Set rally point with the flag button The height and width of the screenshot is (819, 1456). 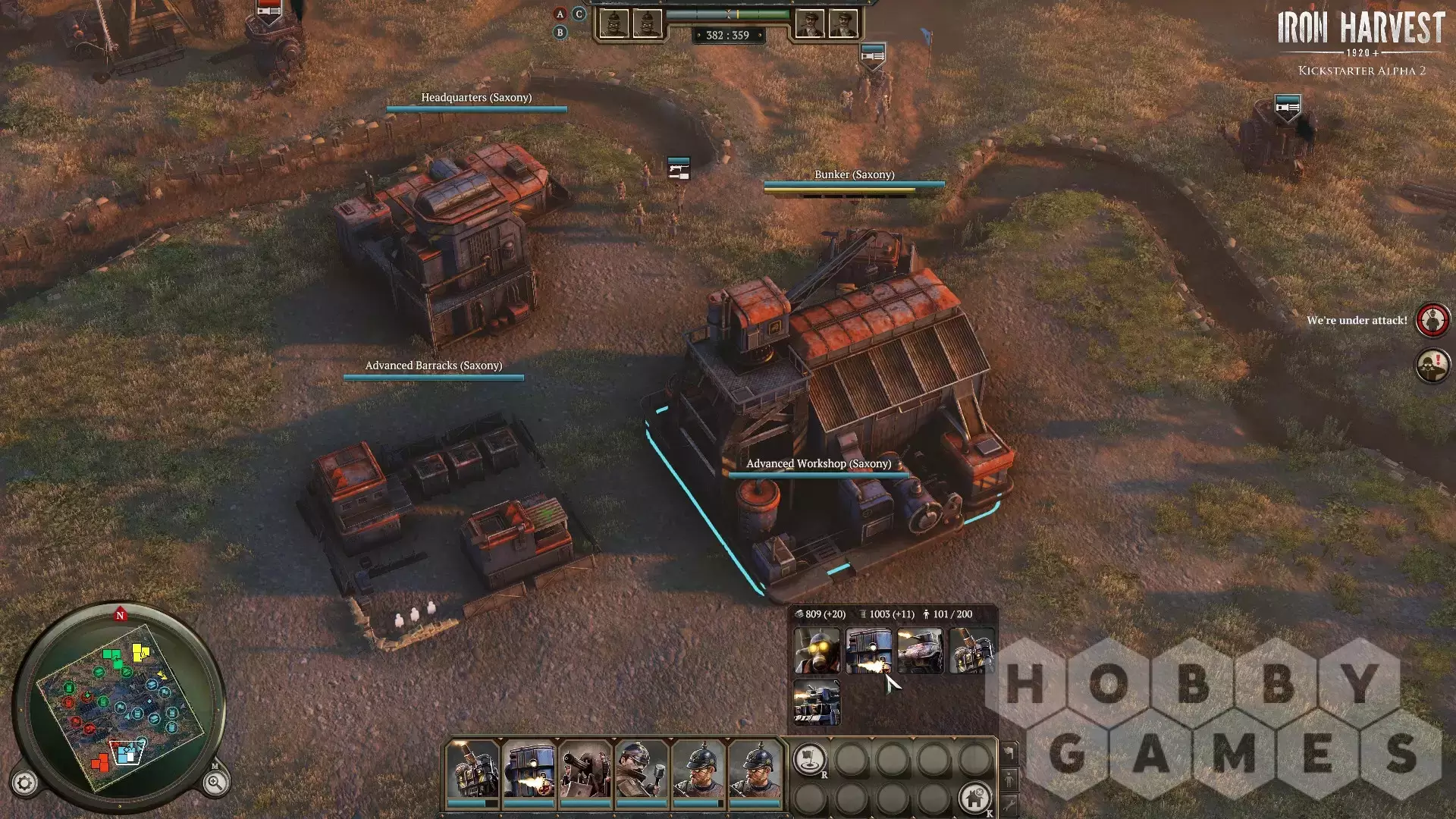(809, 758)
